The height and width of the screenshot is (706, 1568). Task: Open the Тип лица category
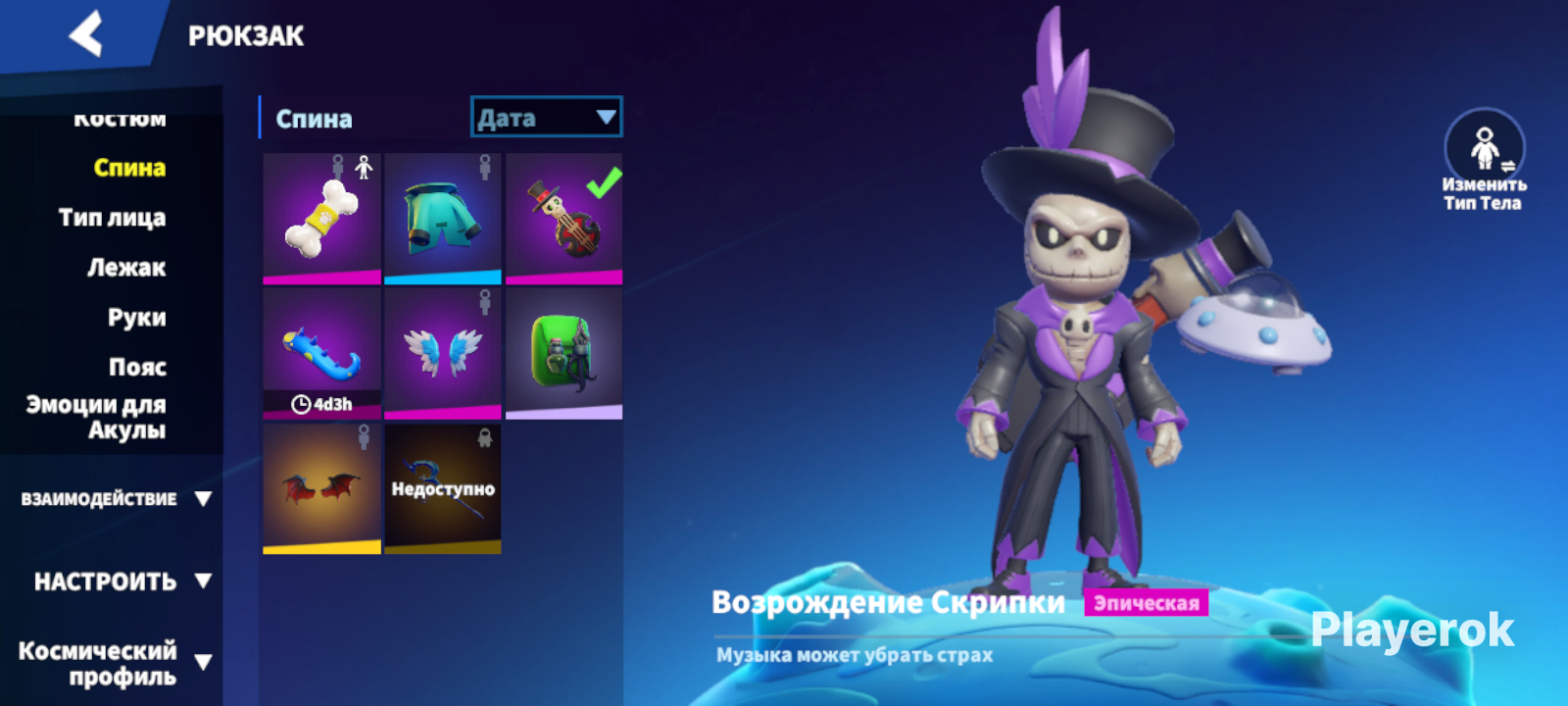coord(112,218)
